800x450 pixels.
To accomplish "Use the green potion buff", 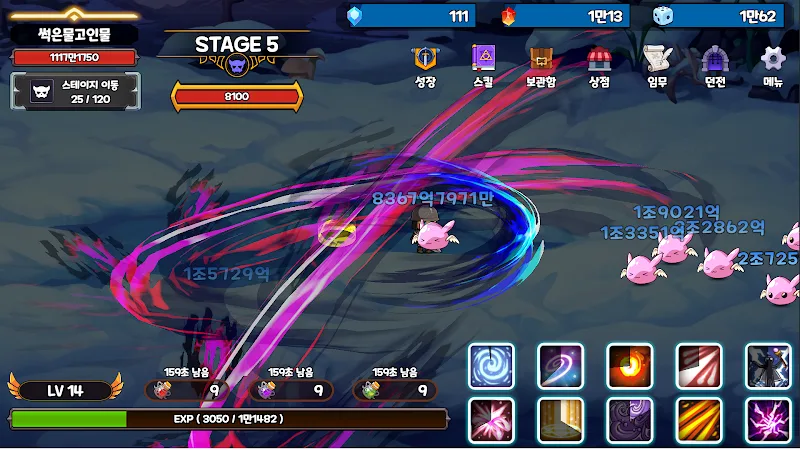I will pos(394,390).
